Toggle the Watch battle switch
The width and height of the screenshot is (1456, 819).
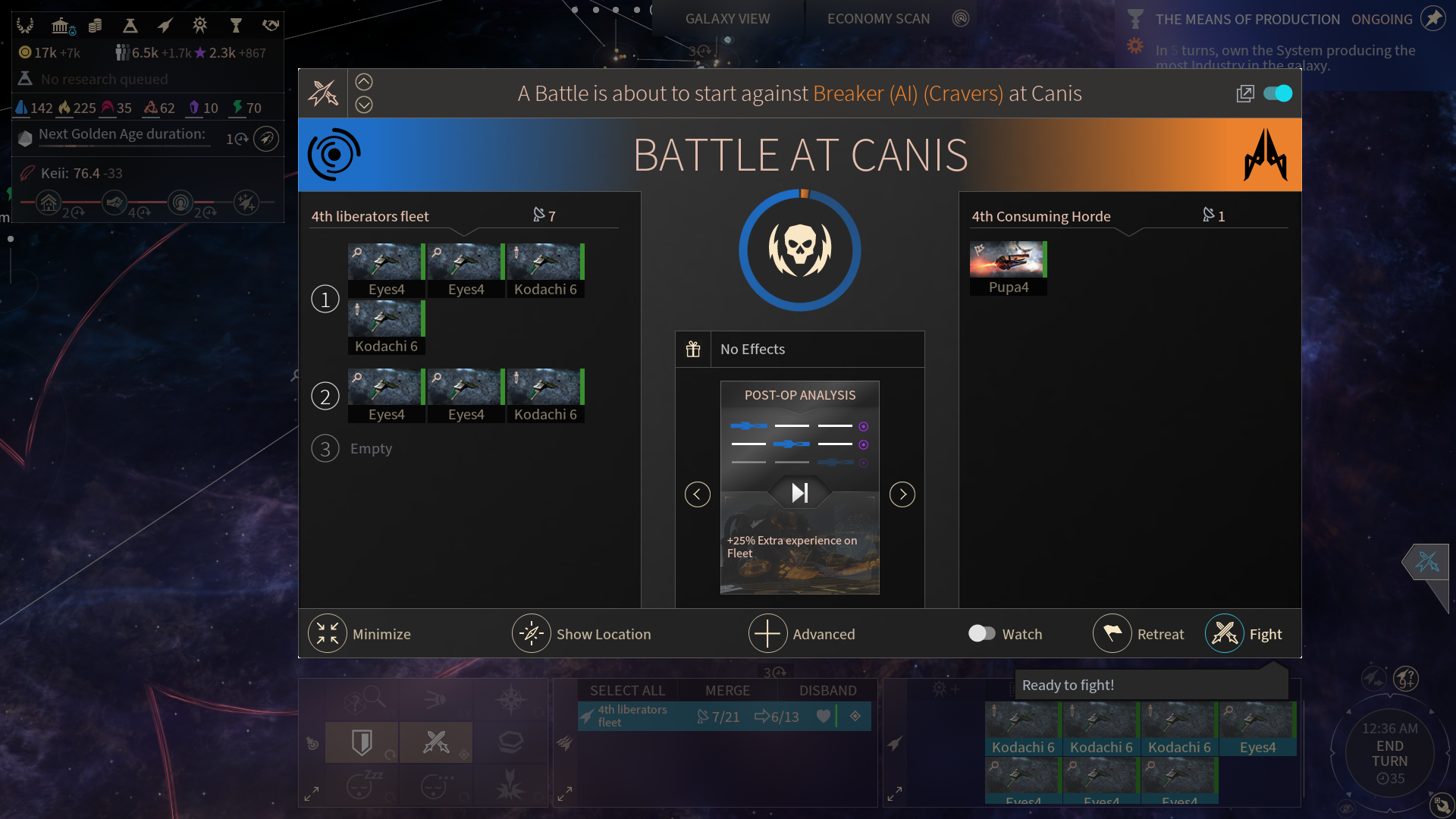point(982,633)
